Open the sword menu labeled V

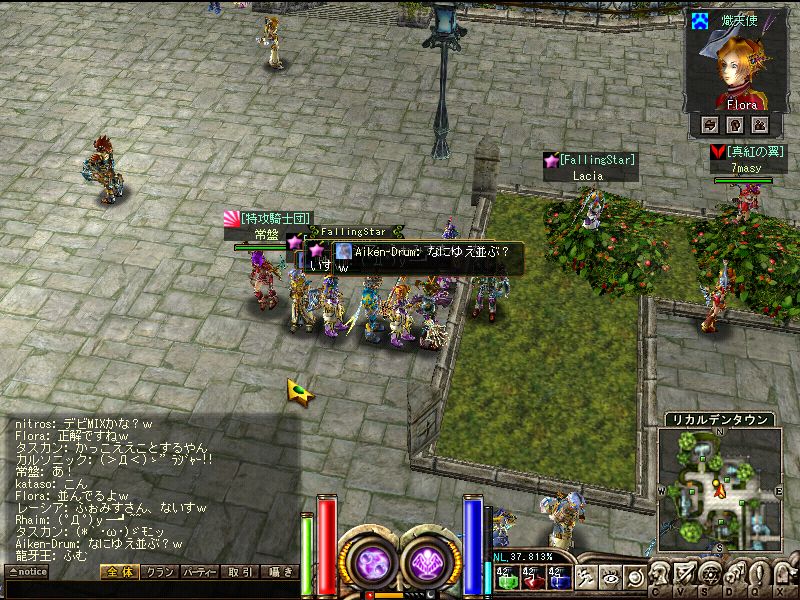point(684,577)
